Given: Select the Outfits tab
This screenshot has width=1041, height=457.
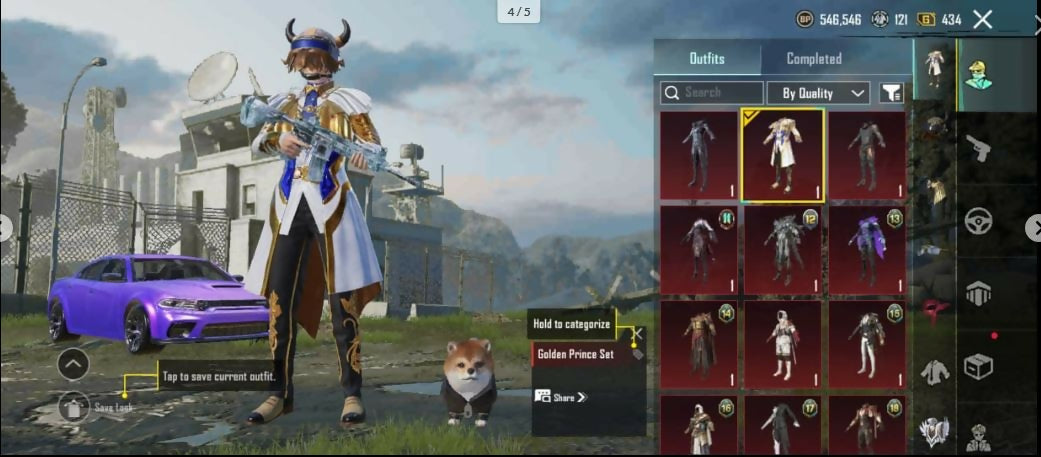Looking at the screenshot, I should coord(707,59).
